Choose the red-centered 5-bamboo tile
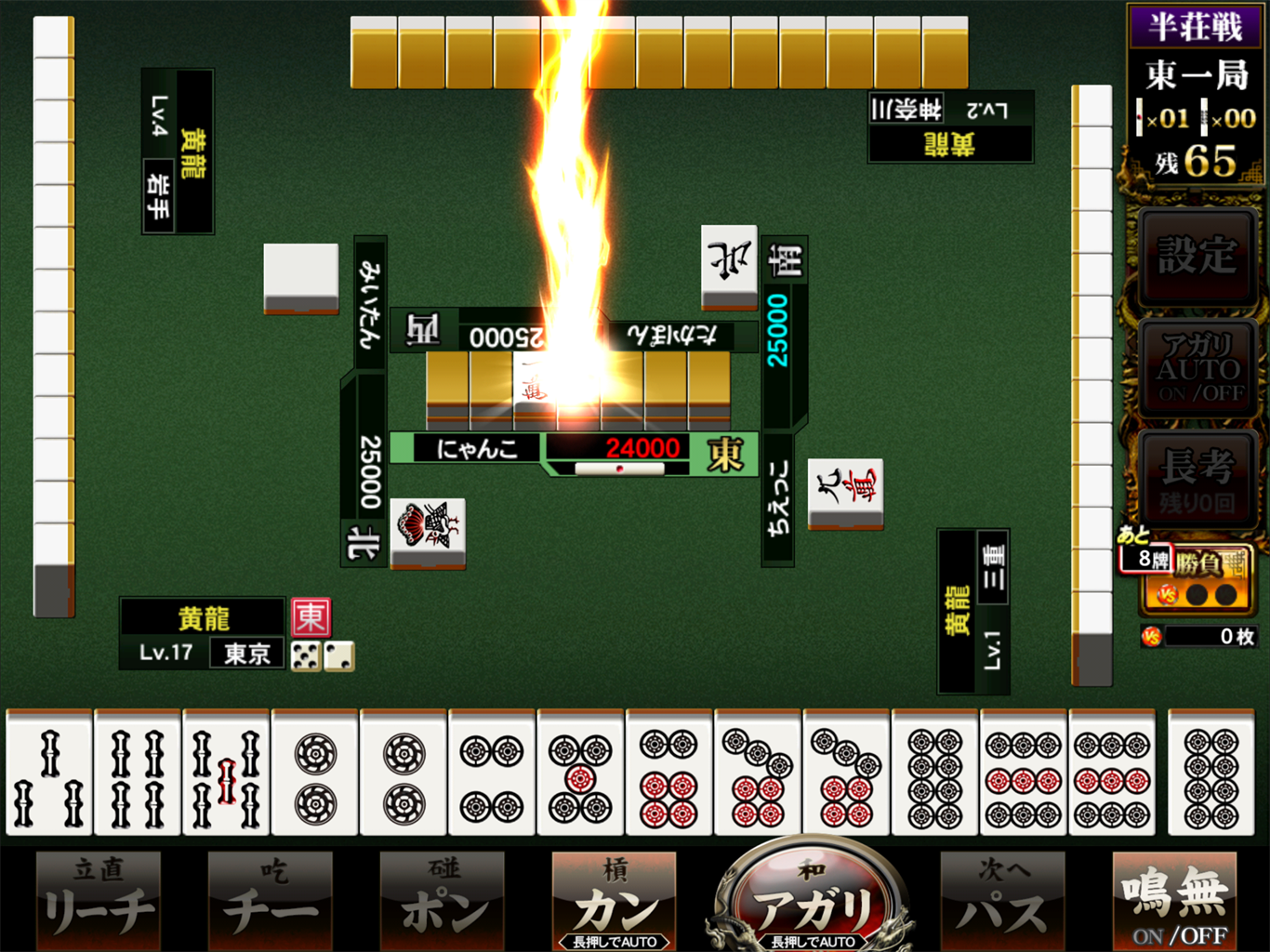 226,773
